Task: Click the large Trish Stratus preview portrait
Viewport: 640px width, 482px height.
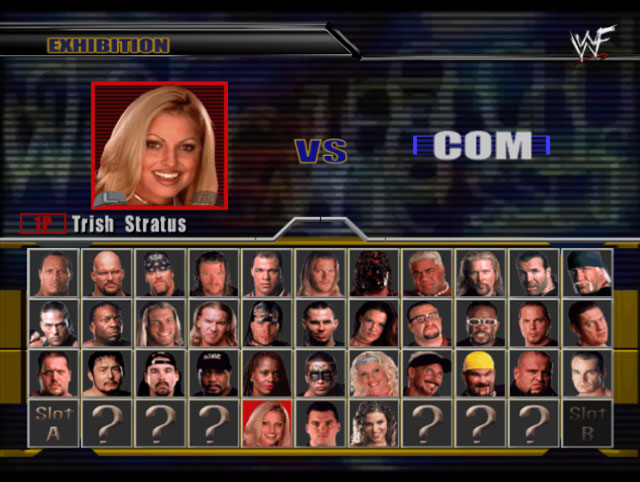Action: pos(160,145)
